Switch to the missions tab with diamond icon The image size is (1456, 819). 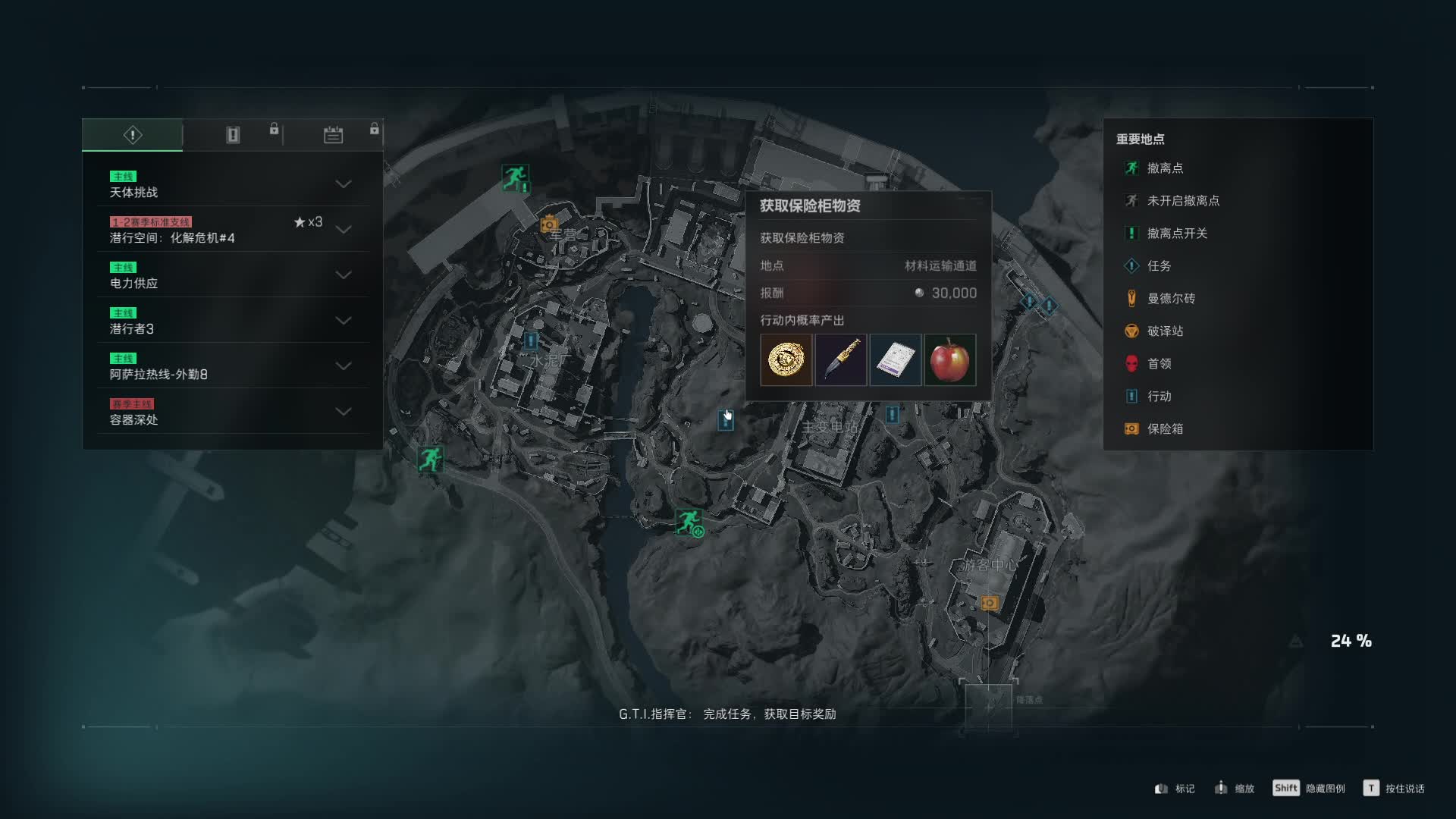point(133,135)
